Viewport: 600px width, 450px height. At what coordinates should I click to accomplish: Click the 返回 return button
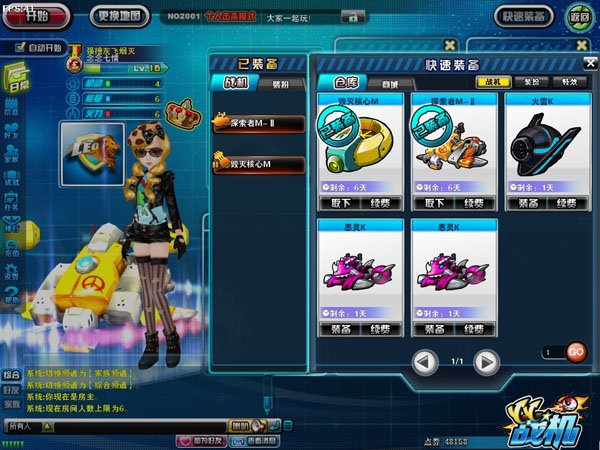coord(578,17)
